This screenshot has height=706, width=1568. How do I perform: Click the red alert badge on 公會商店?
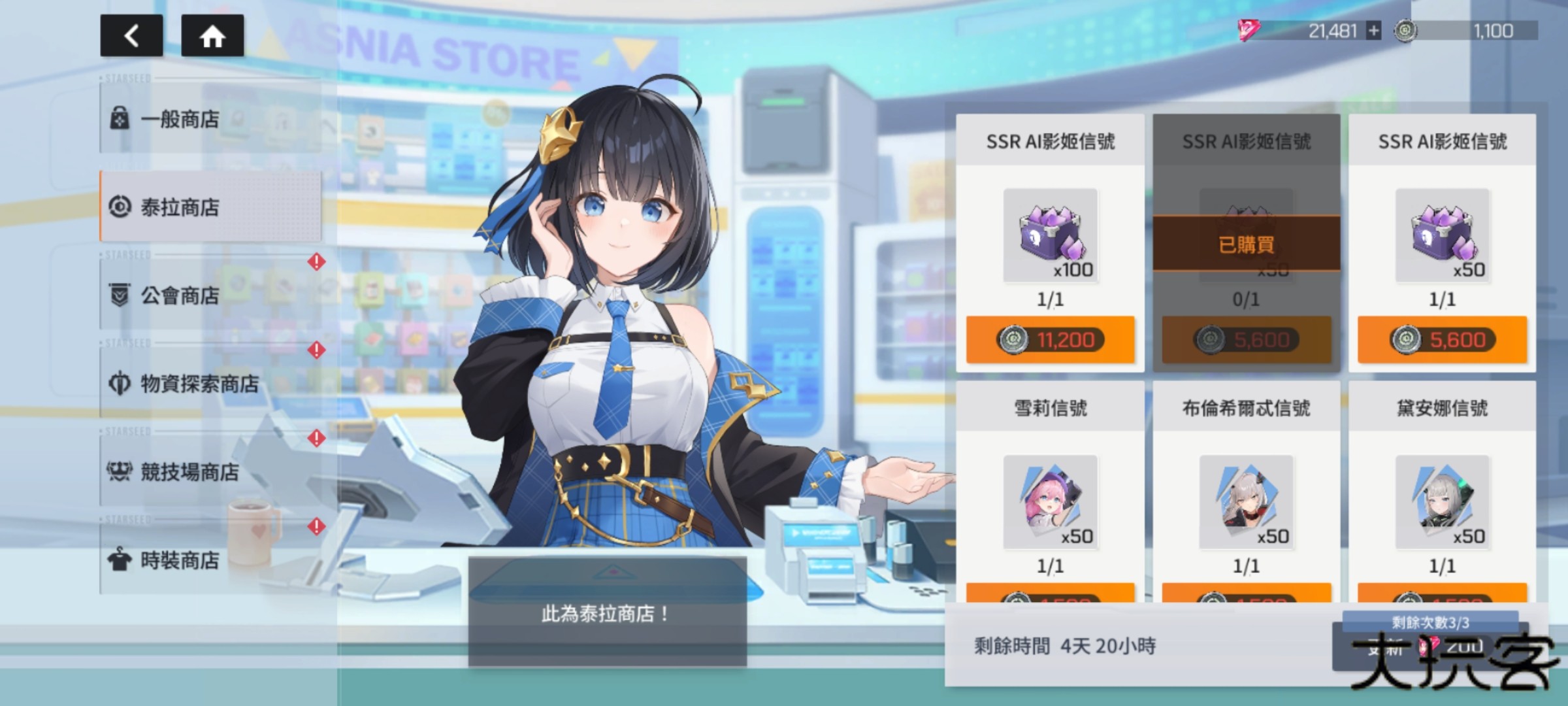click(316, 260)
